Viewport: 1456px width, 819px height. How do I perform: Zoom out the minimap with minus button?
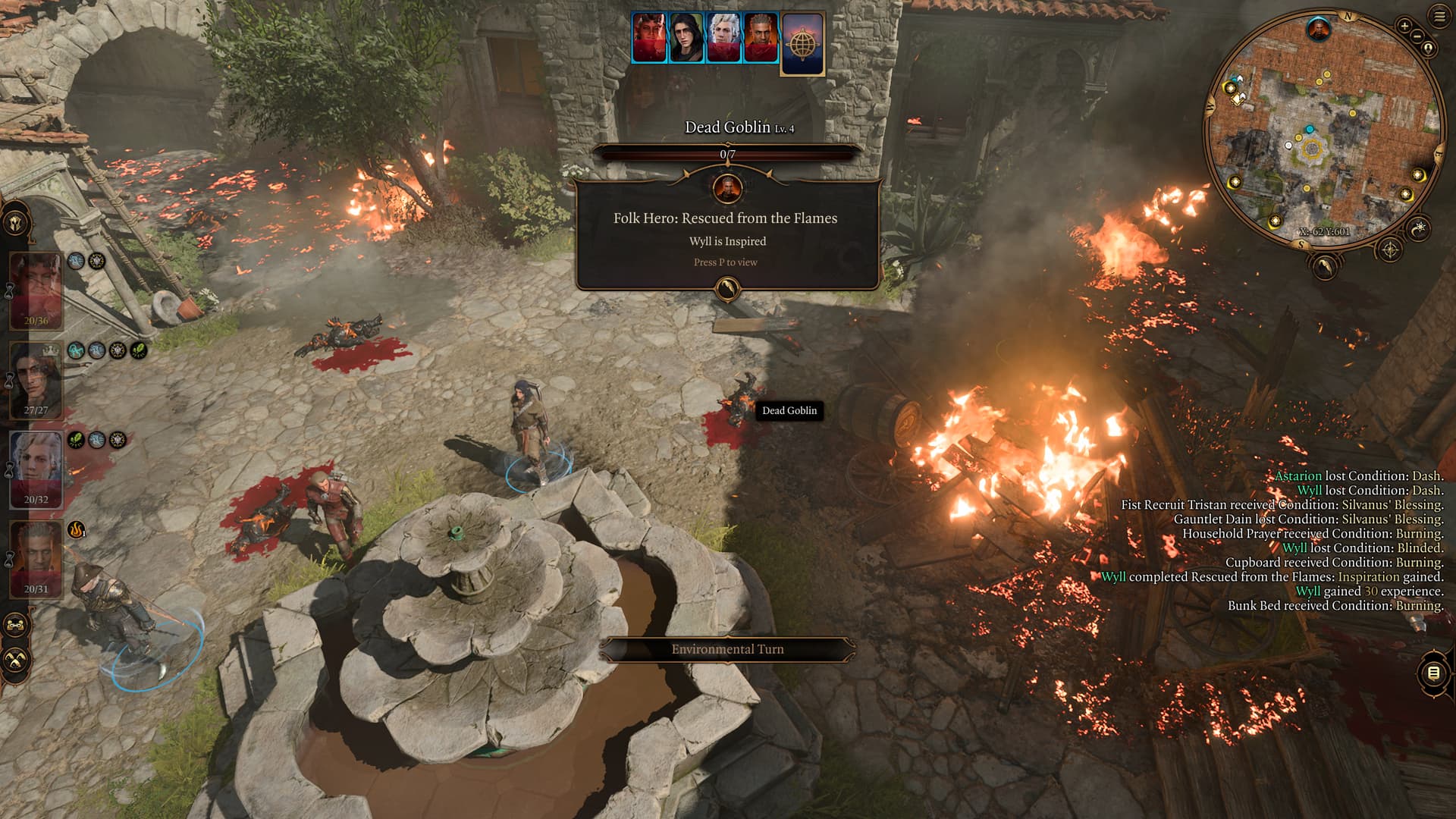1417,36
